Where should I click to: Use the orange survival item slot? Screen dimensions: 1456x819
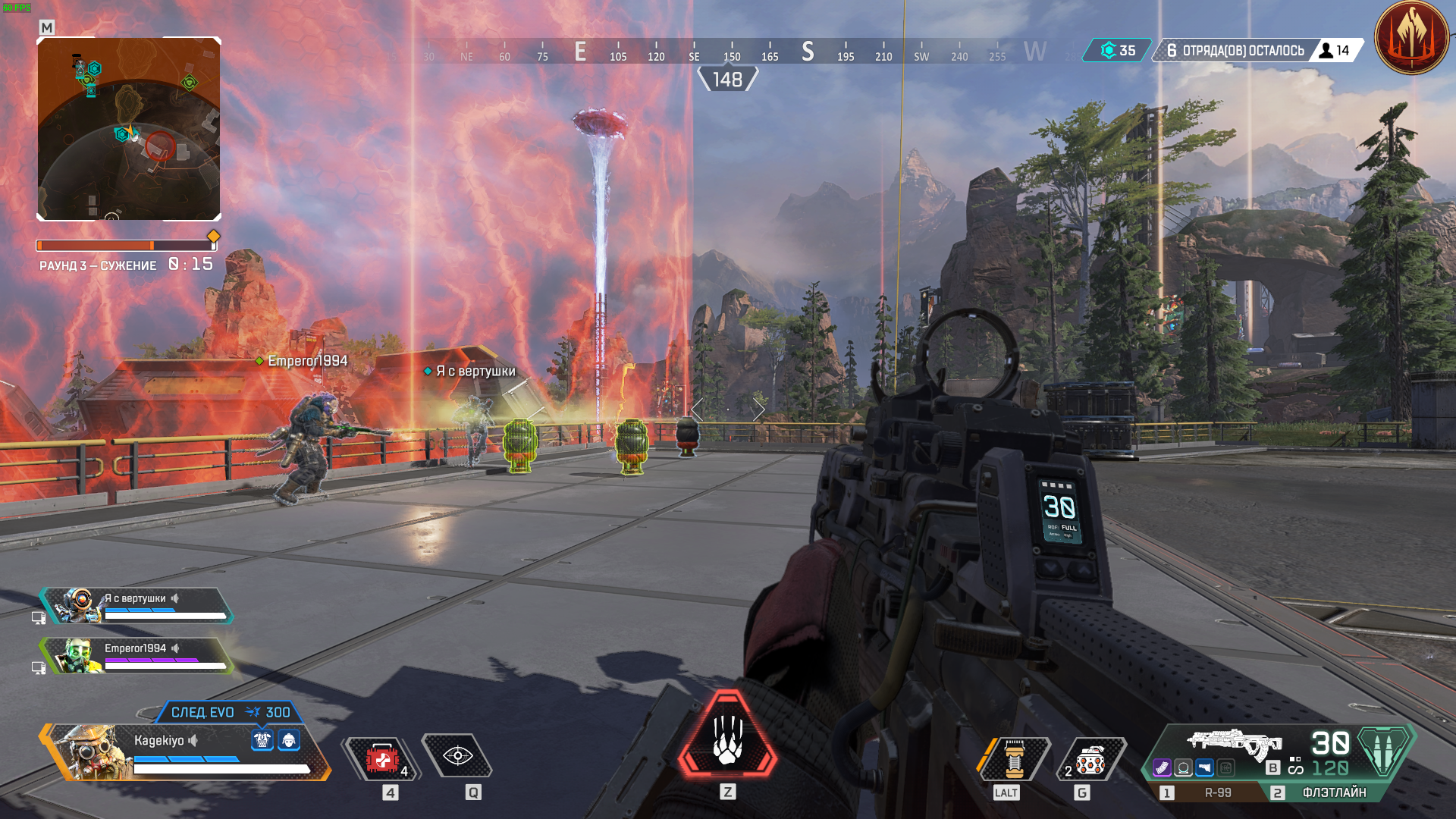(1014, 758)
